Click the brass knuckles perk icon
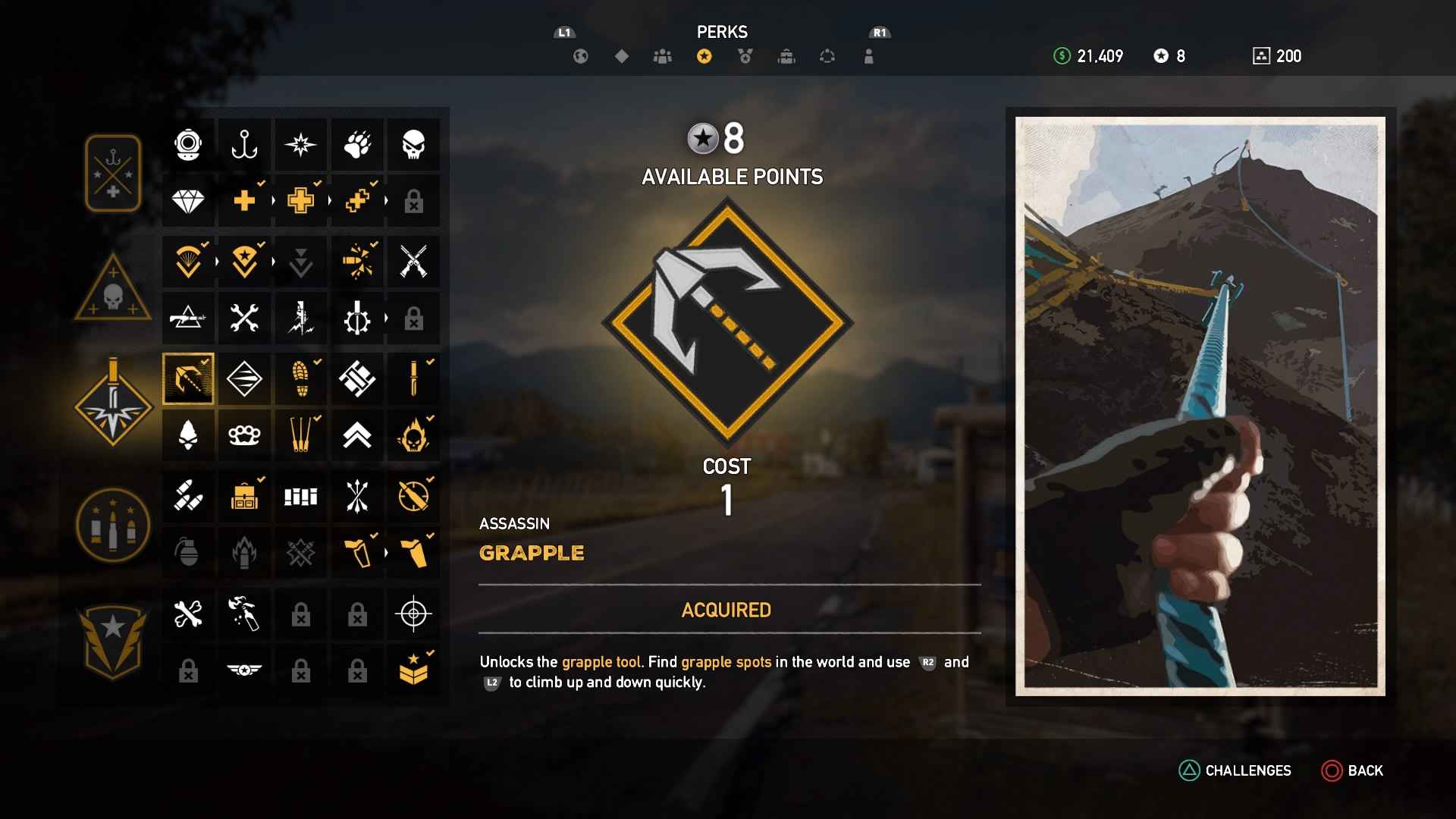Image resolution: width=1456 pixels, height=819 pixels. 244,435
